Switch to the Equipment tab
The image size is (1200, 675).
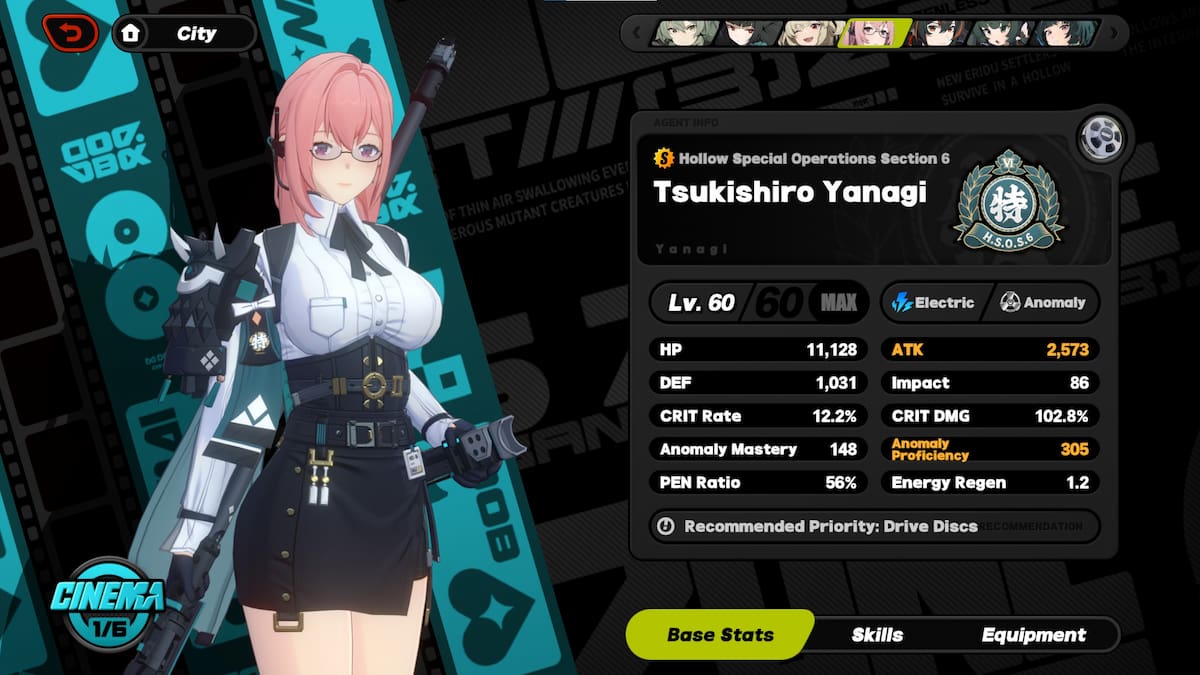1033,635
